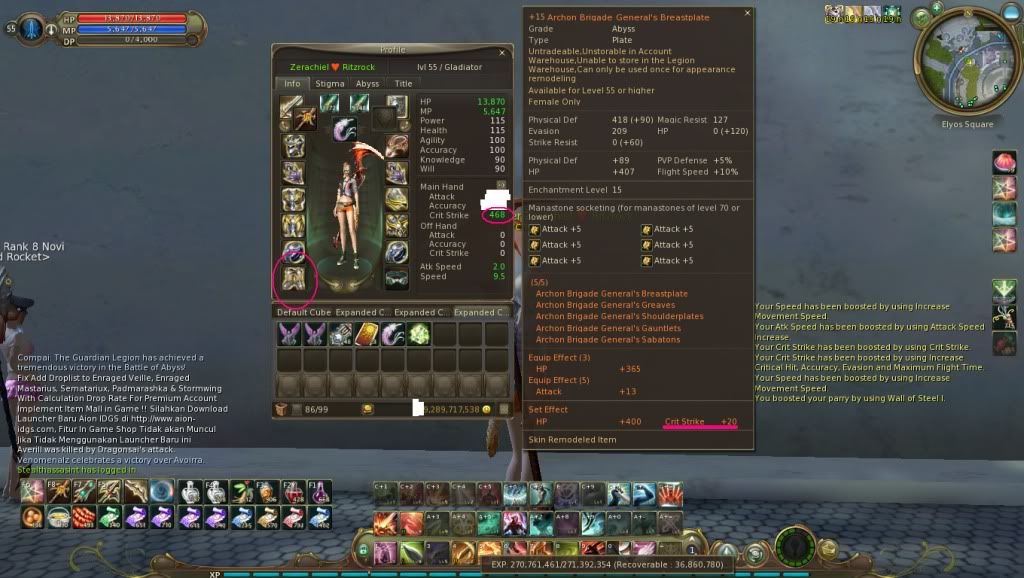This screenshot has width=1024, height=578.
Task: Click the green down-arrow icon on right sidebar
Action: [1005, 291]
